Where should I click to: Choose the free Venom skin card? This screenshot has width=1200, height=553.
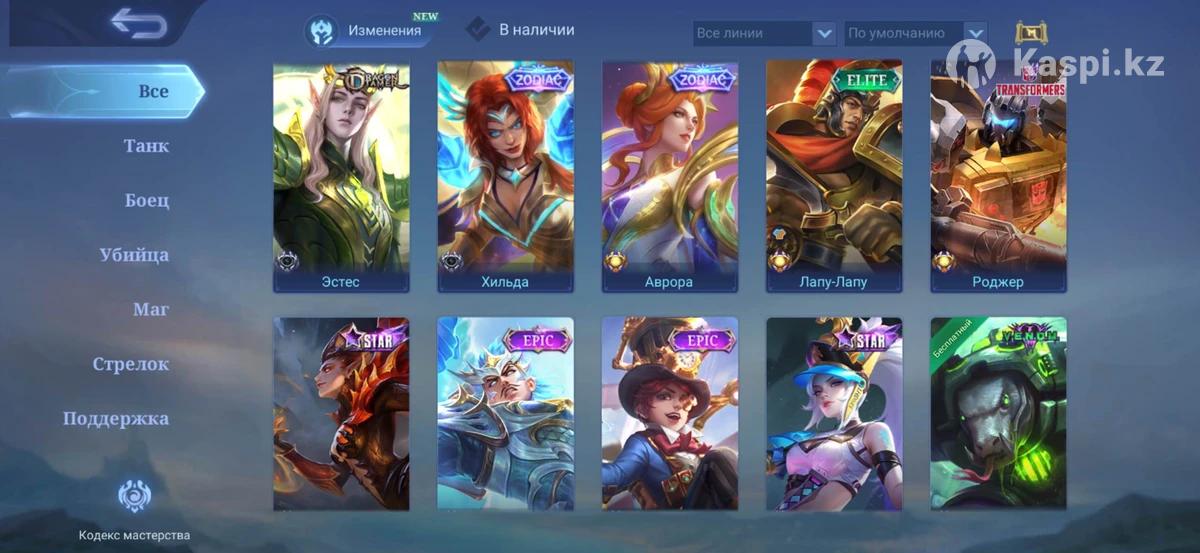[998, 414]
